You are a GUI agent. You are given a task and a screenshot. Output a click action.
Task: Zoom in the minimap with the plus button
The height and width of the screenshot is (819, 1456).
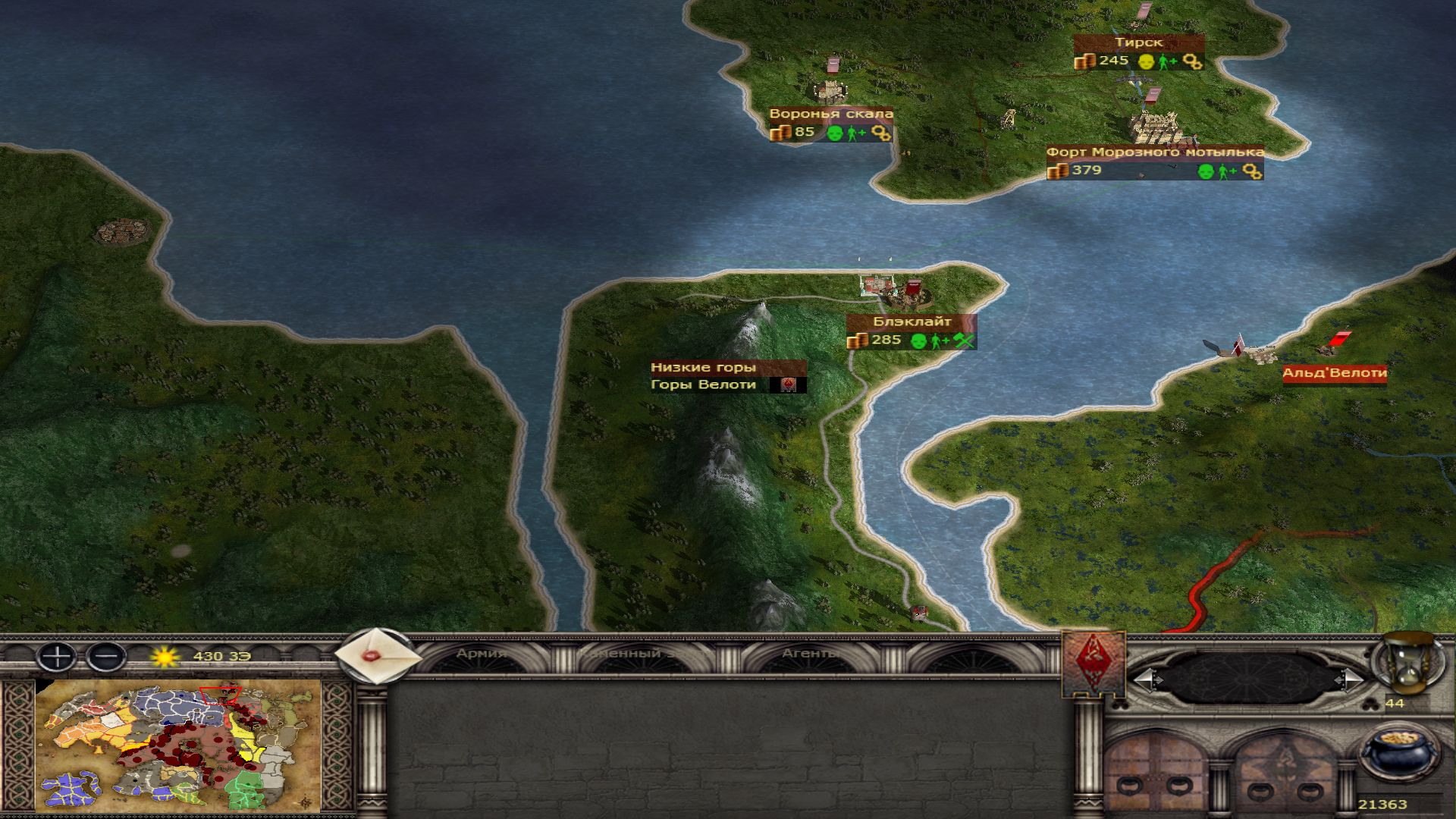click(57, 656)
